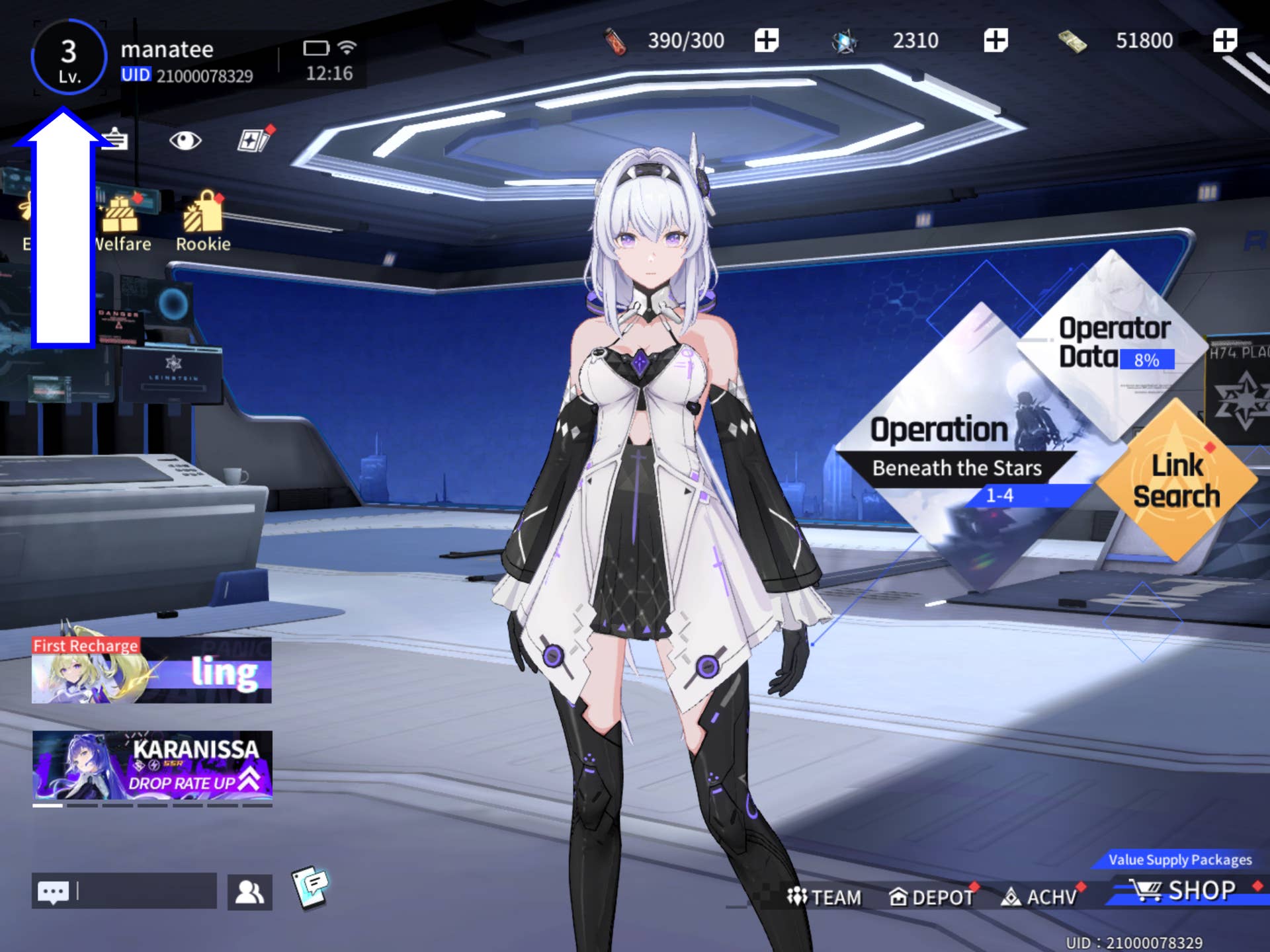Add cash with the plus next to 51800
Image resolution: width=1270 pixels, height=952 pixels.
[1224, 40]
